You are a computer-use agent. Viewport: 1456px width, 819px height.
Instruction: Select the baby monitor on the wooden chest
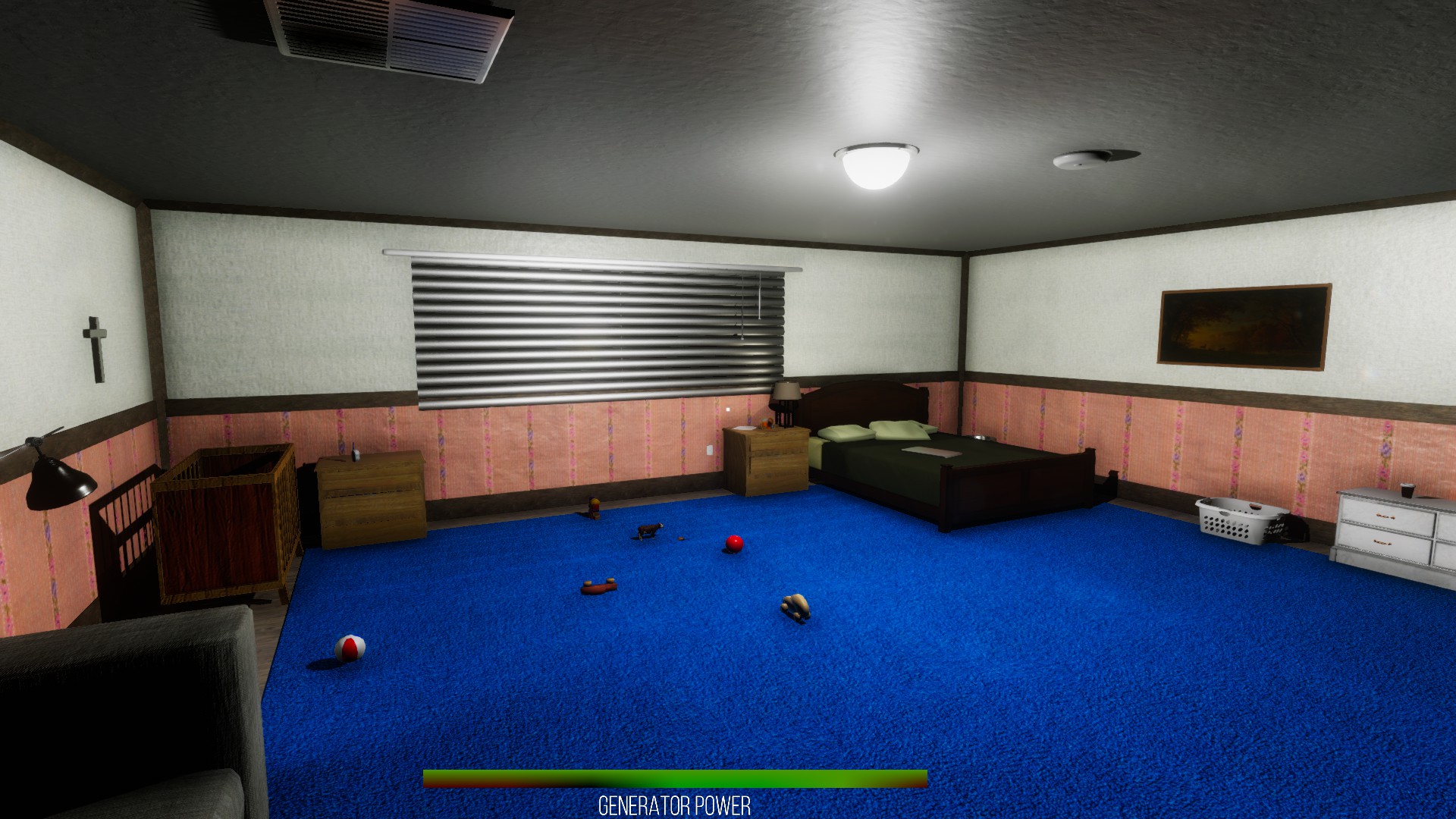[x=354, y=453]
